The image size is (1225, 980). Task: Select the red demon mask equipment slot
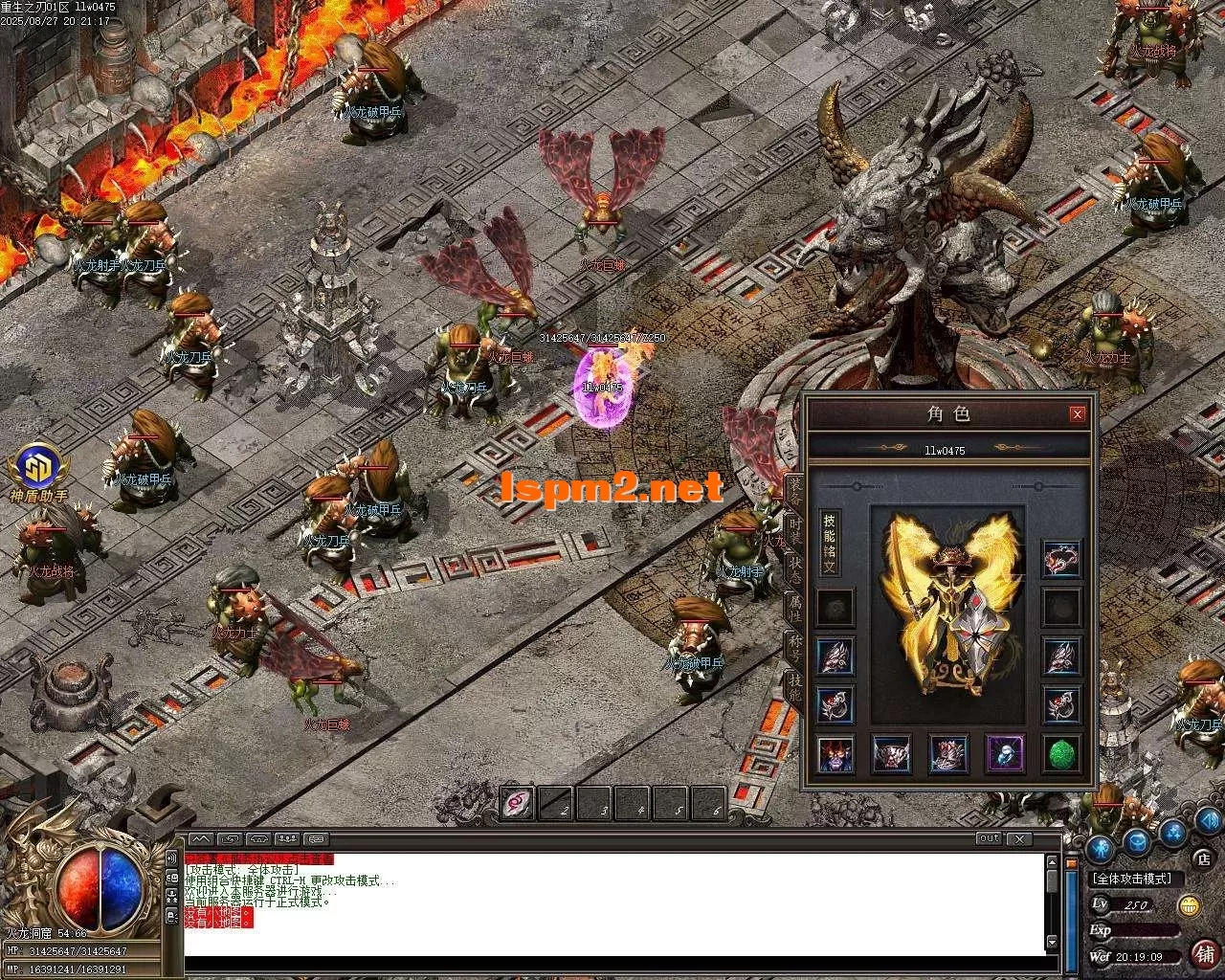click(835, 754)
